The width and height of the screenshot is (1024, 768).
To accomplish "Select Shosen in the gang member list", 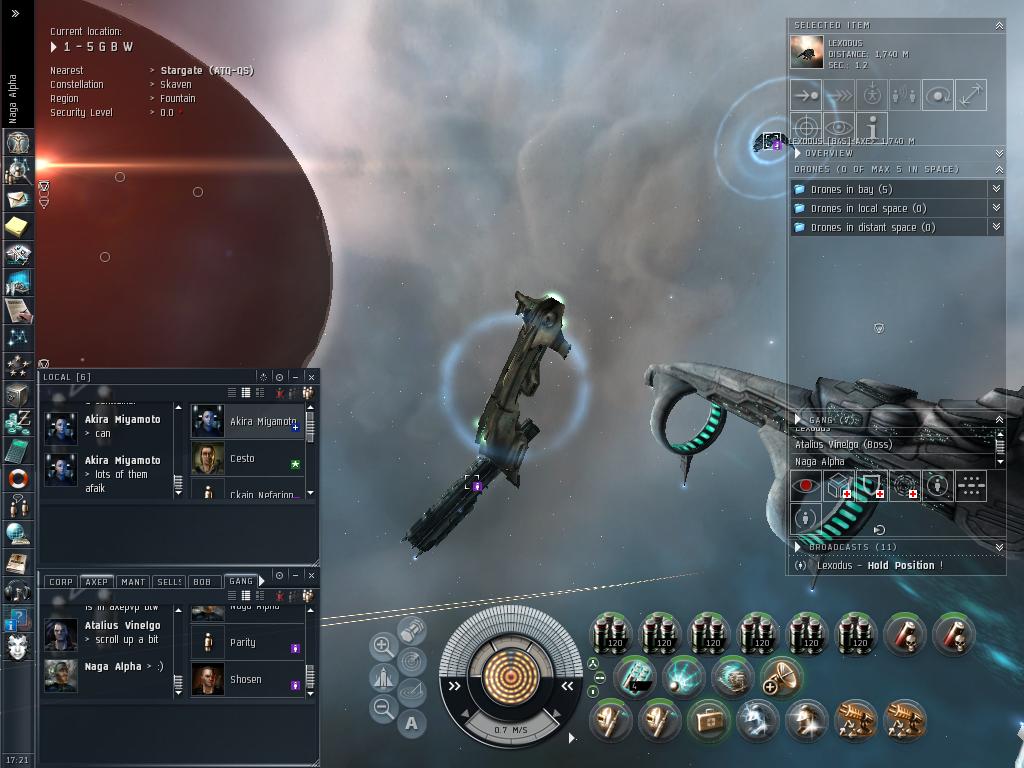I will 246,679.
